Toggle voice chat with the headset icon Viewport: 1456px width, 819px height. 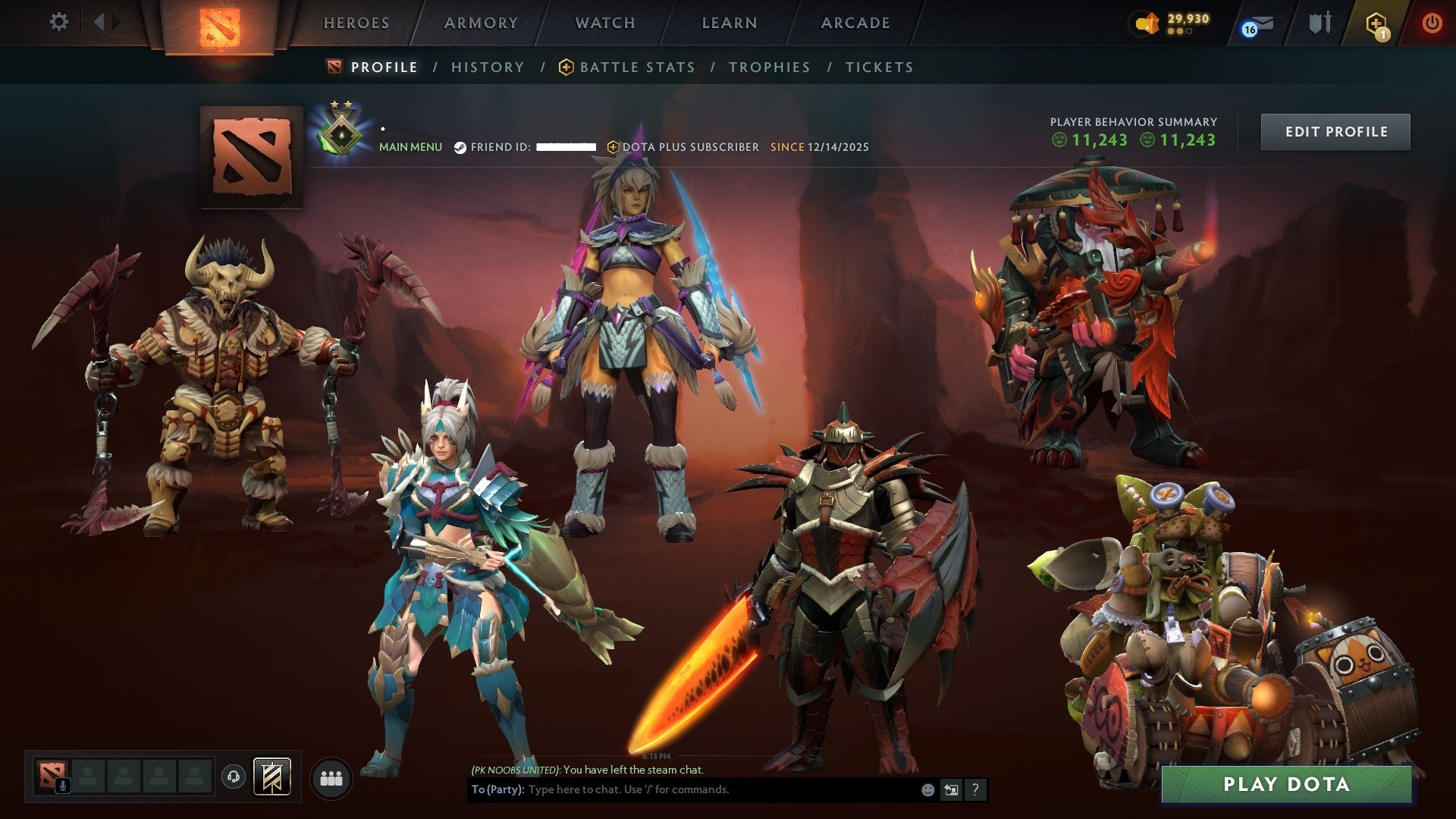[234, 778]
